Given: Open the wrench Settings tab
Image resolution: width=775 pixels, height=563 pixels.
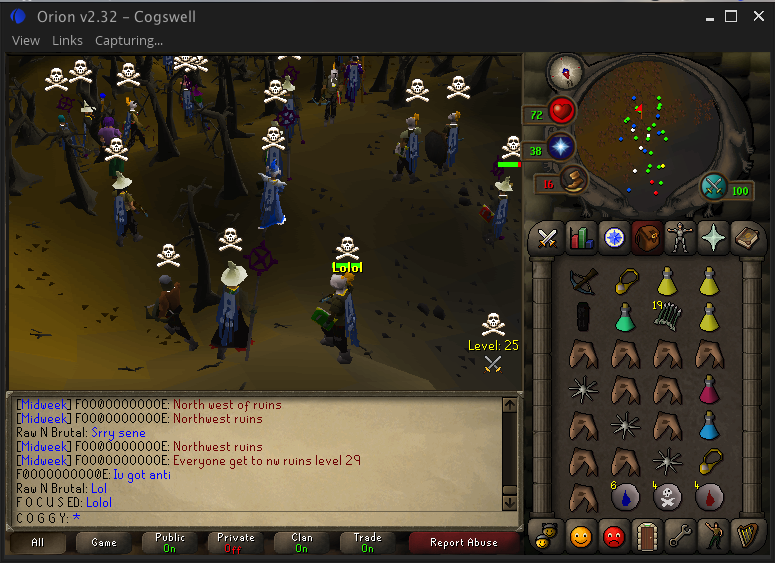Looking at the screenshot, I should (680, 535).
